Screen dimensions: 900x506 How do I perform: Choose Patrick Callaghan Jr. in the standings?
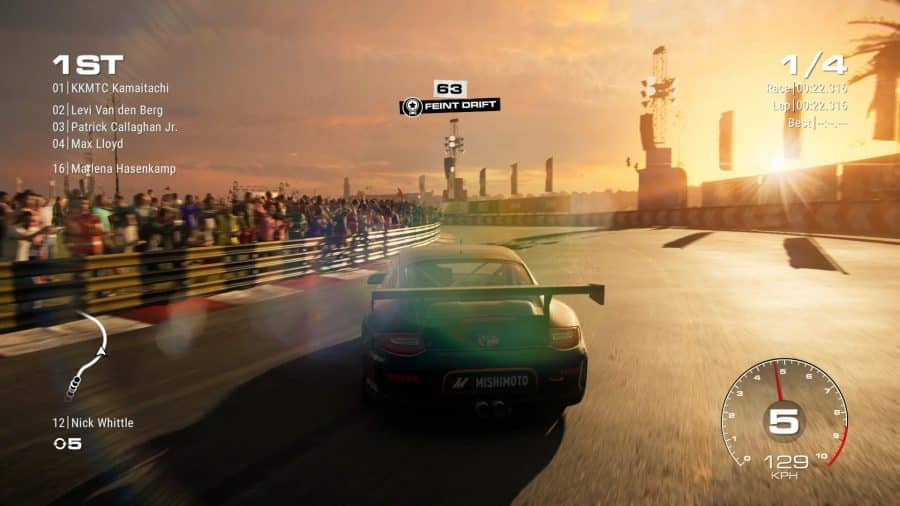click(x=115, y=127)
